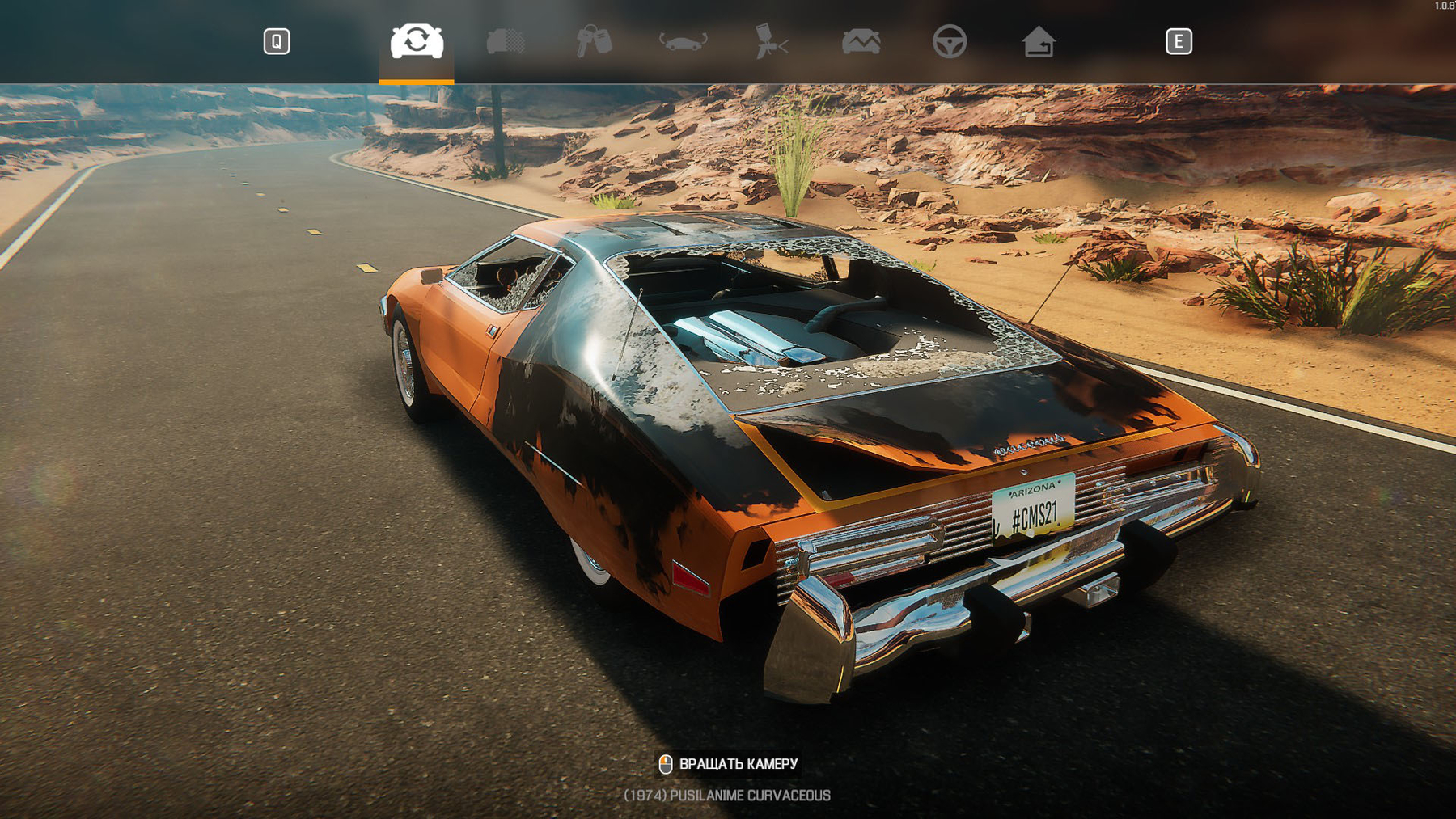Screen dimensions: 1456x819
Task: Open the car with arrows tab
Action: [x=683, y=41]
